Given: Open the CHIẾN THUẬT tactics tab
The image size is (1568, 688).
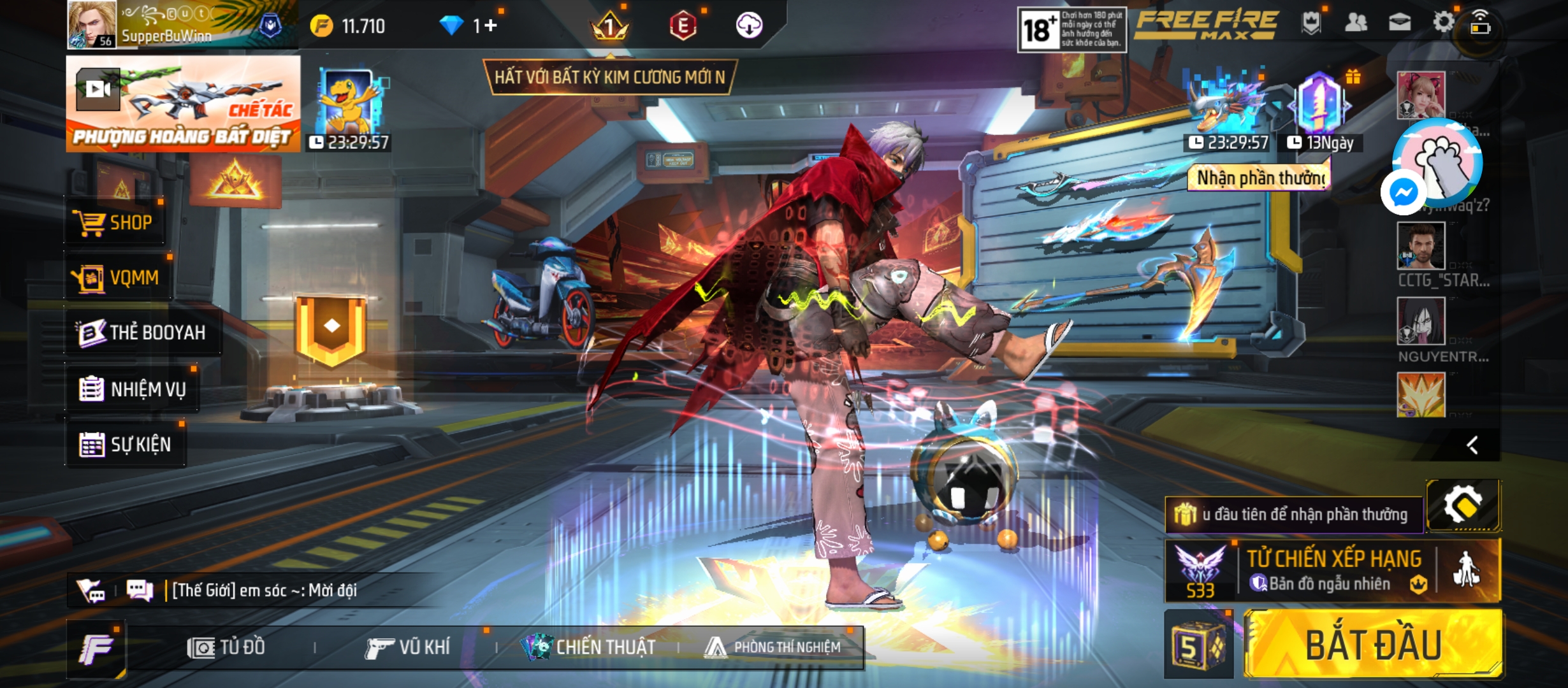Looking at the screenshot, I should (588, 647).
